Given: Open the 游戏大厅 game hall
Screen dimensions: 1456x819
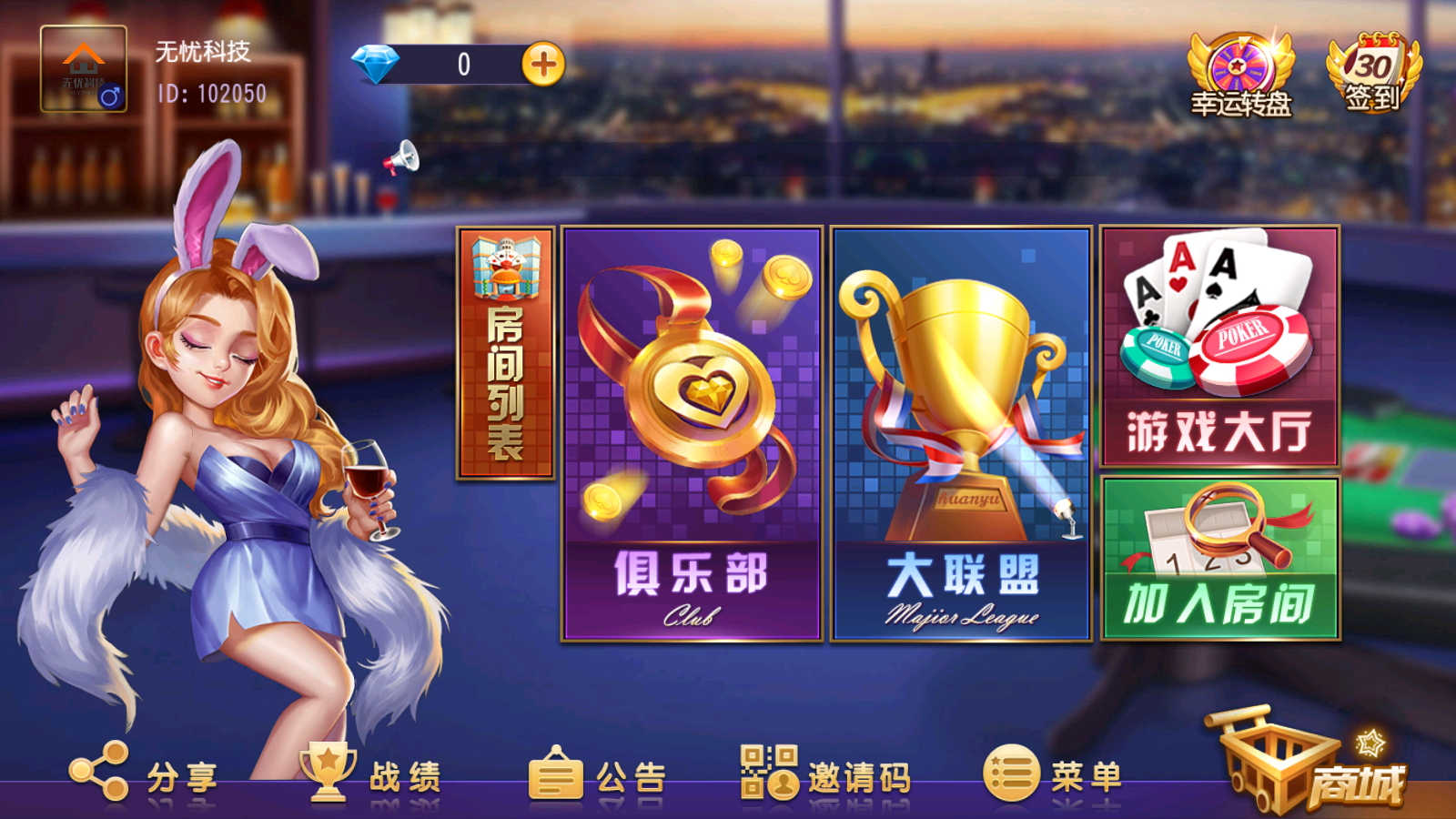Looking at the screenshot, I should (1219, 346).
